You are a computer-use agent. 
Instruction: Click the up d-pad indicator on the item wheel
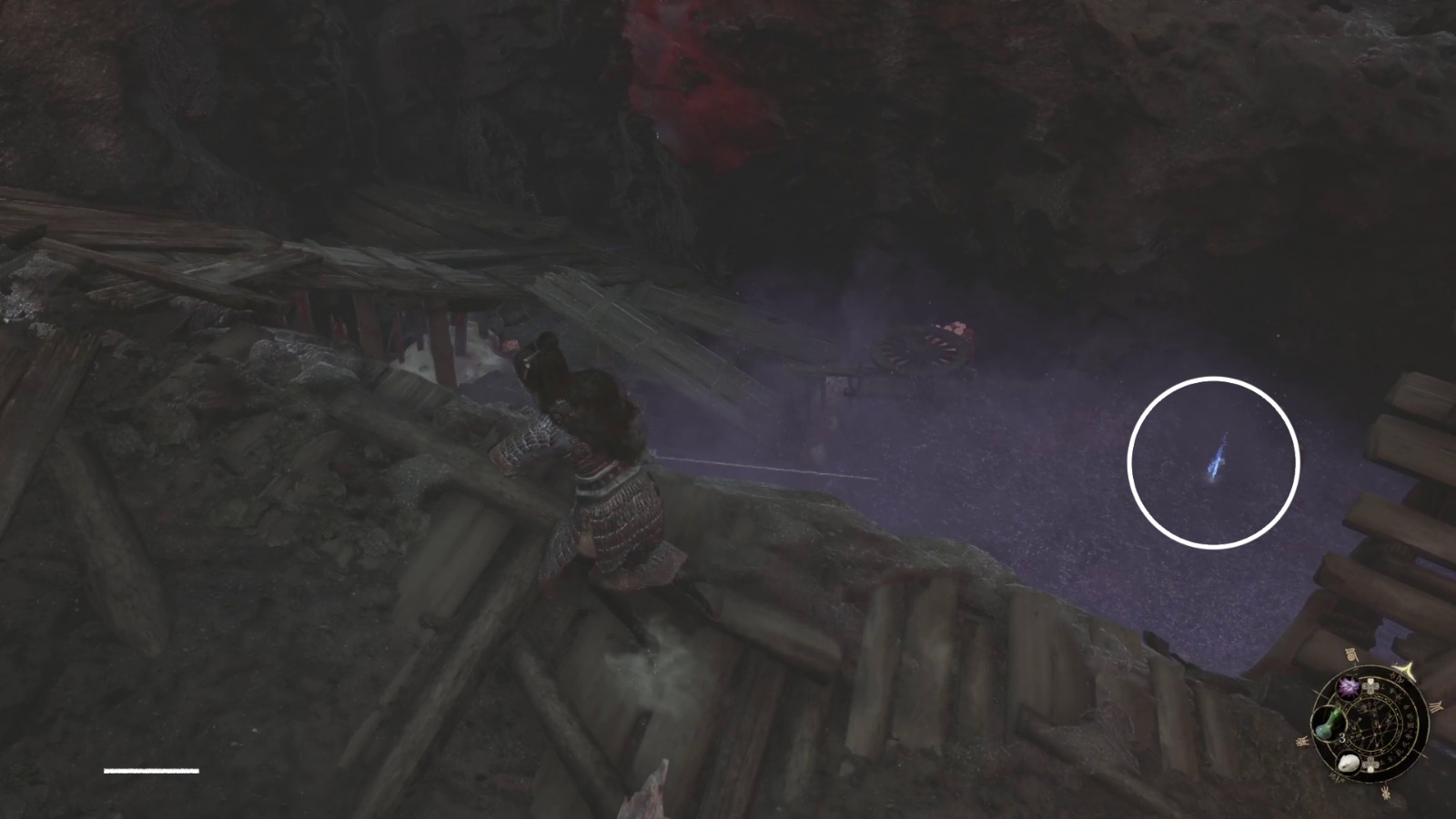(x=1370, y=686)
